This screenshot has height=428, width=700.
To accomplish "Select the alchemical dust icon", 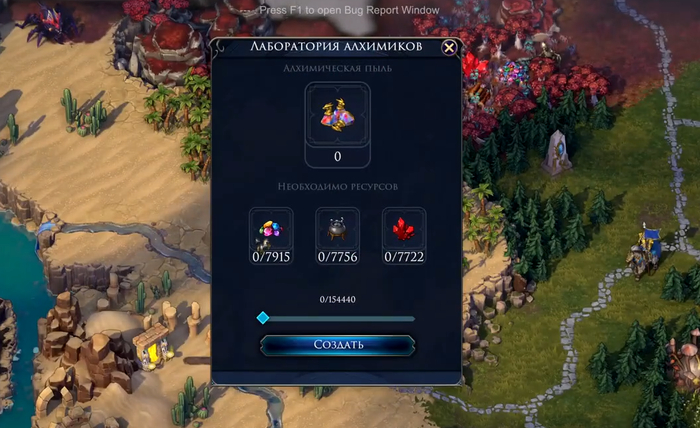I will (337, 116).
